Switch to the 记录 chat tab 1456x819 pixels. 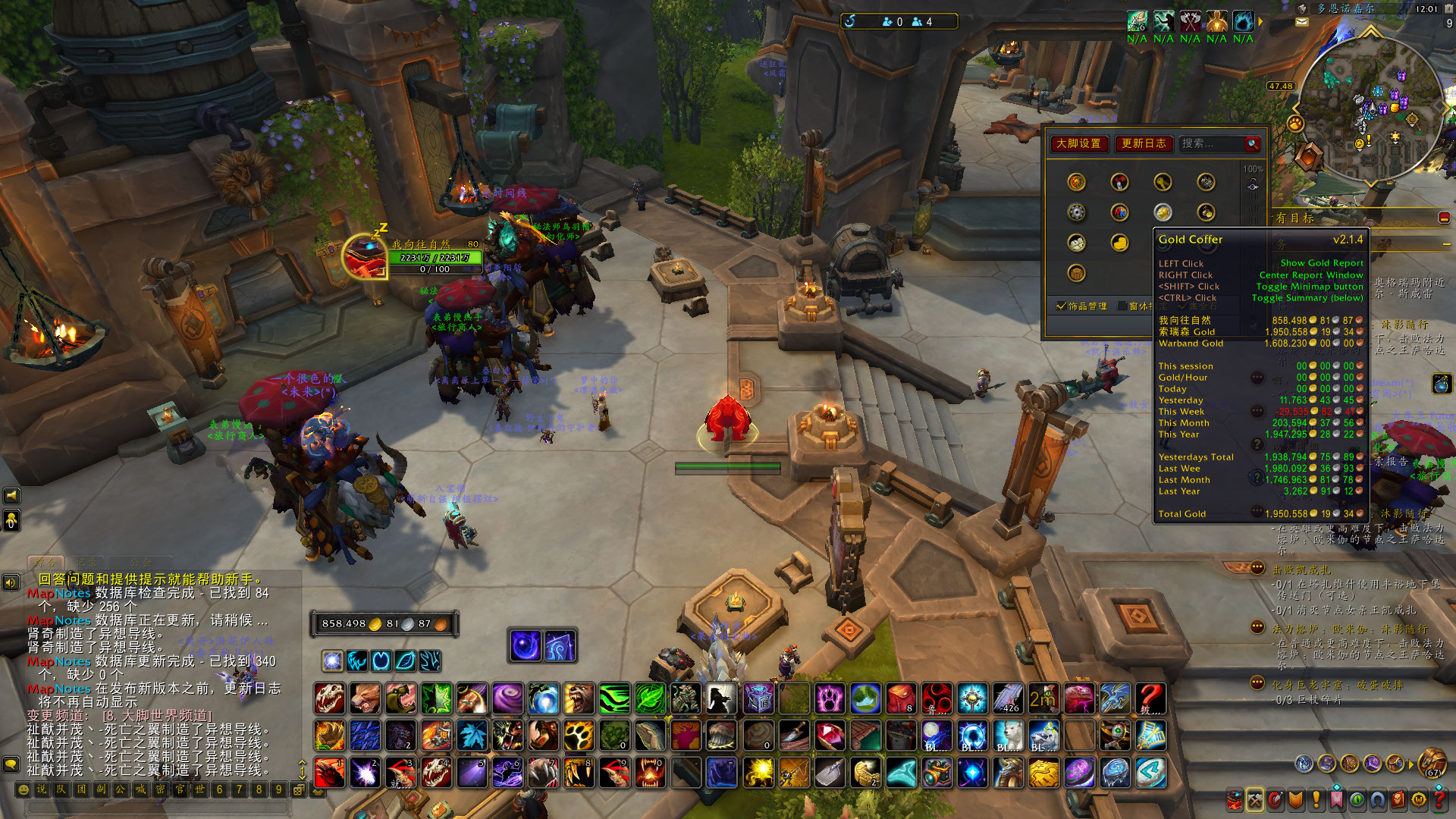[x=86, y=563]
